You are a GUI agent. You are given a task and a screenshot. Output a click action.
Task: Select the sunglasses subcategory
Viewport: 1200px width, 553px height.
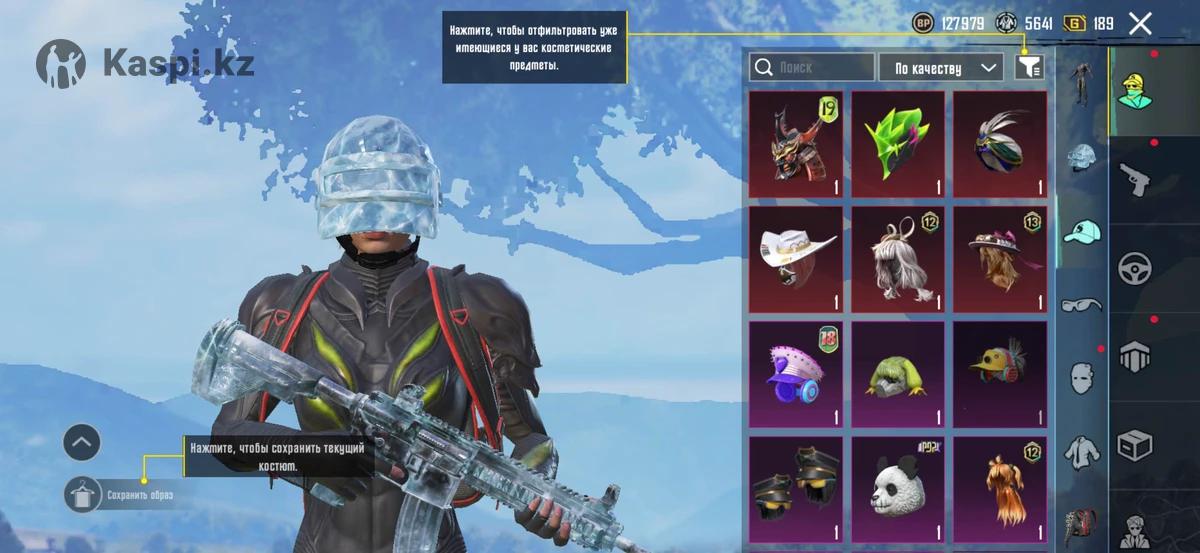click(1081, 304)
